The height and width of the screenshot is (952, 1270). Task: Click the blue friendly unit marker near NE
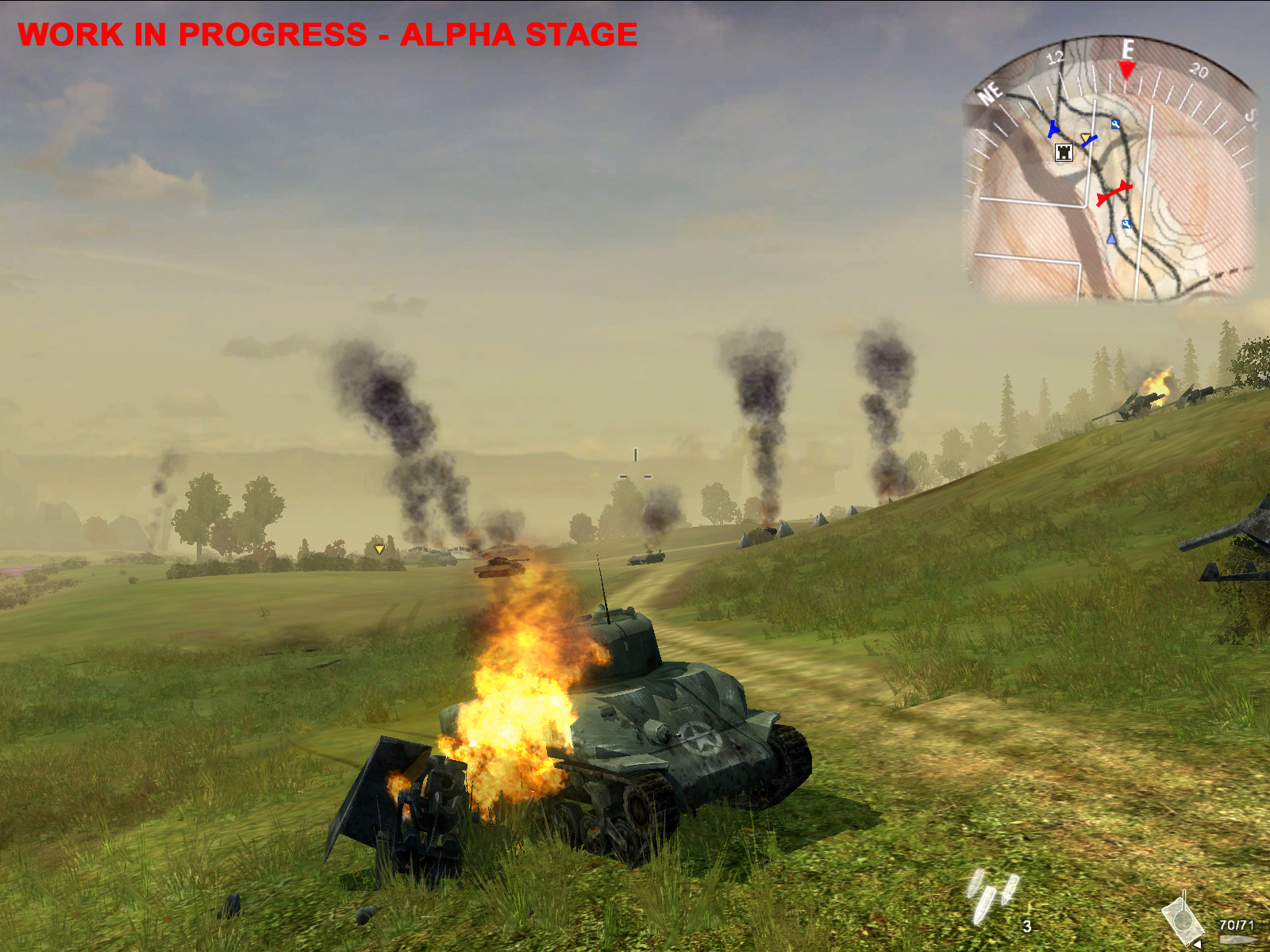[1054, 129]
